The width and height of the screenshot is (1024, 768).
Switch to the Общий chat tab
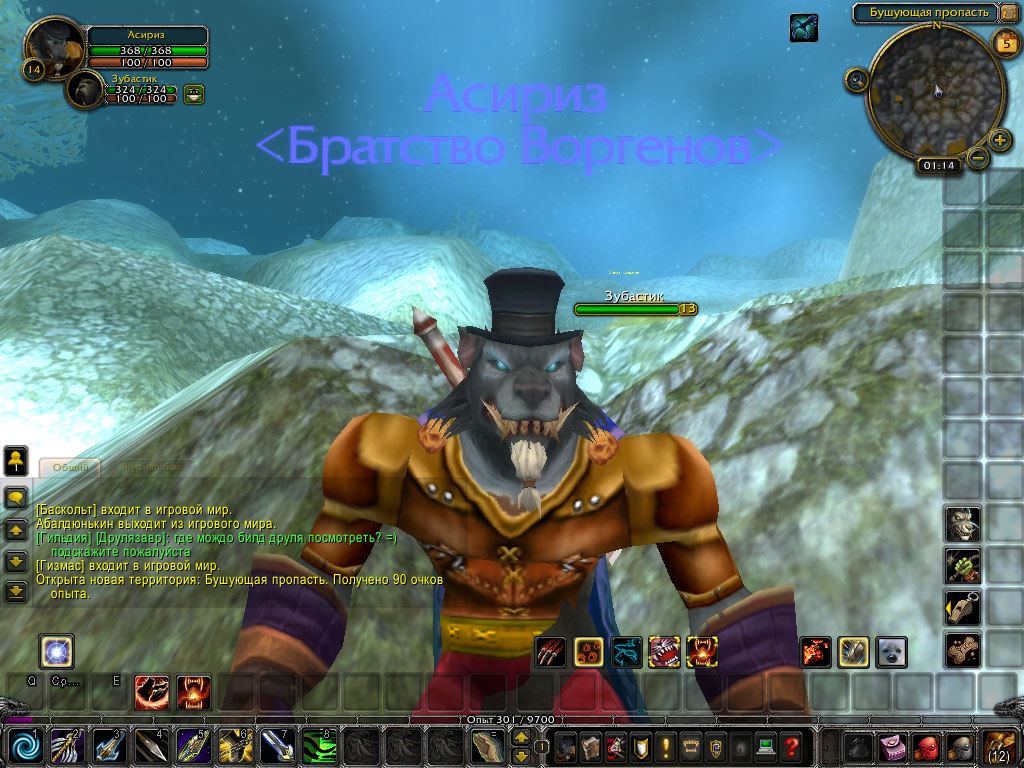tap(70, 467)
